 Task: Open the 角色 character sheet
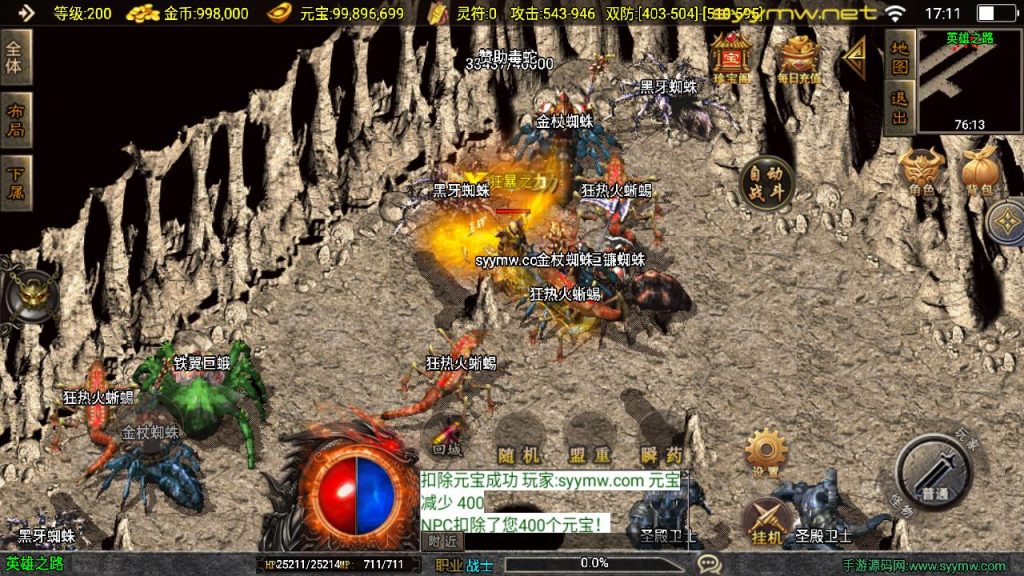click(x=921, y=172)
